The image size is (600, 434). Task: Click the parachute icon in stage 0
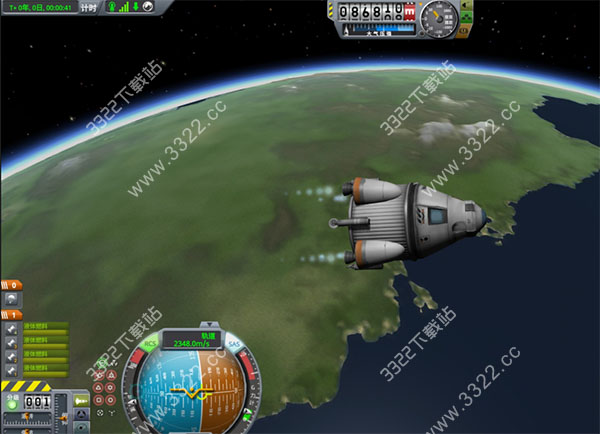point(11,299)
